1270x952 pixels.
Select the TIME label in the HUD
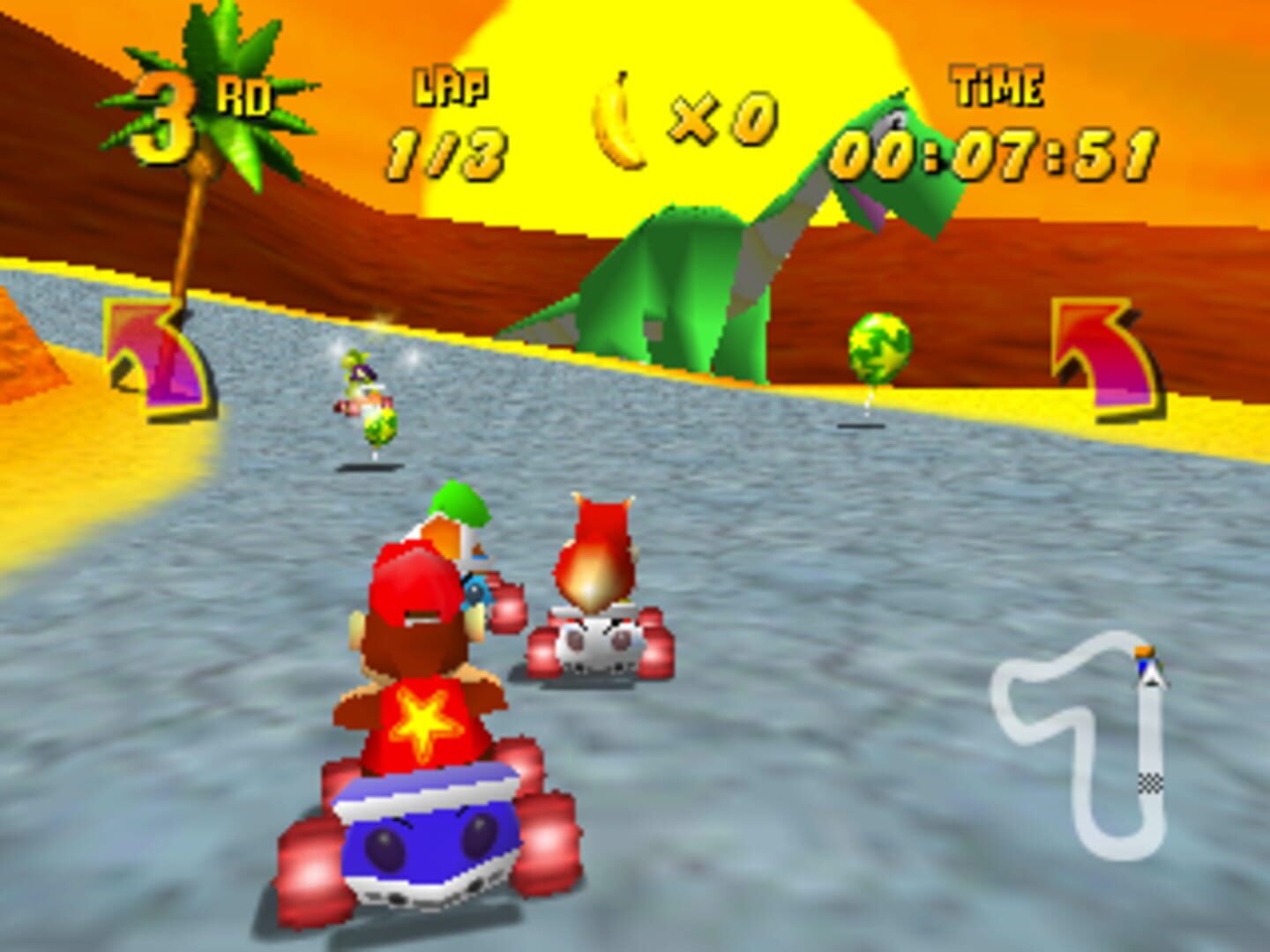pyautogui.click(x=997, y=85)
